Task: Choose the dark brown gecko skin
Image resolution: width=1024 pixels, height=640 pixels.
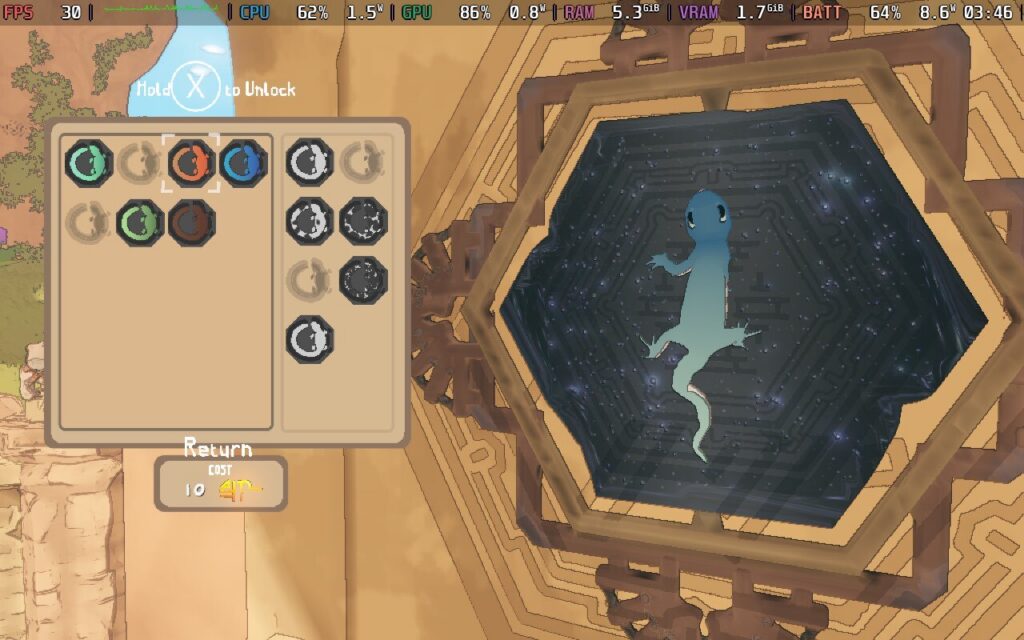Action: point(190,222)
